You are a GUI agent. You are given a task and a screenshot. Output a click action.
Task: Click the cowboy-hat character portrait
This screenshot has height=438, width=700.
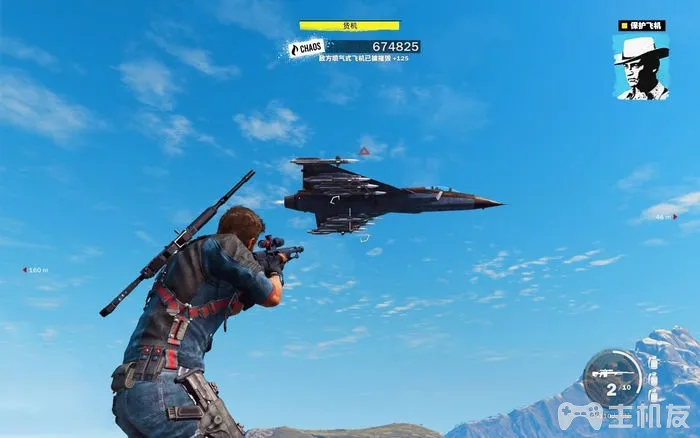(x=641, y=67)
